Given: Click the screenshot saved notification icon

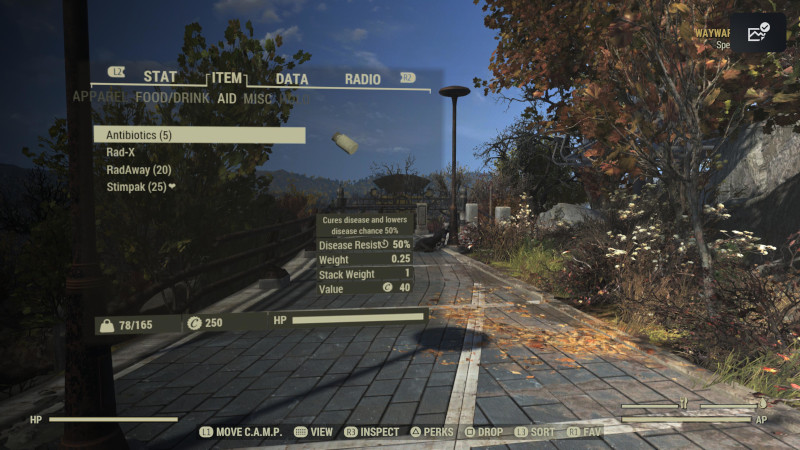Looking at the screenshot, I should (757, 32).
